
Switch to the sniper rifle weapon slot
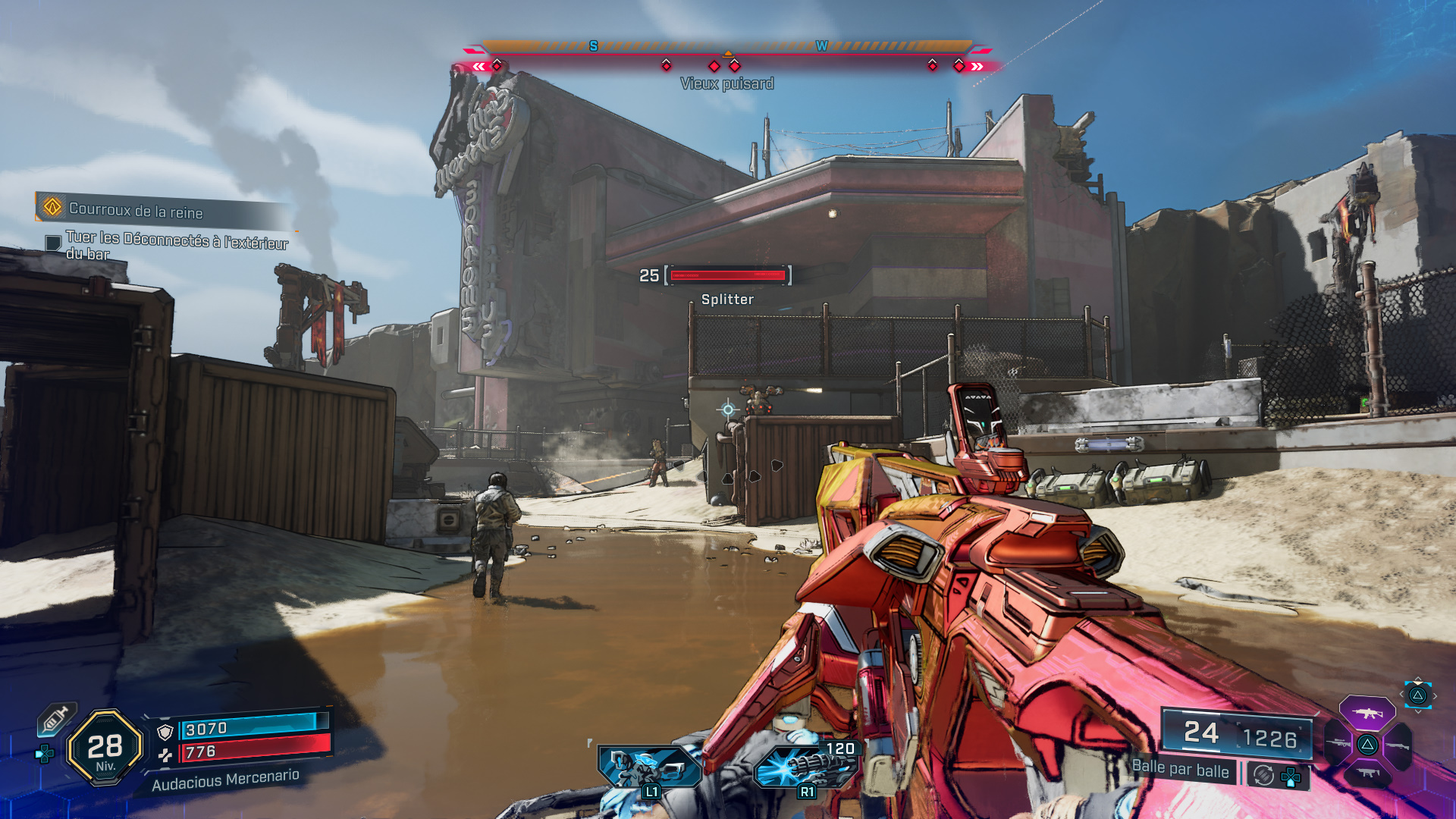(1337, 744)
